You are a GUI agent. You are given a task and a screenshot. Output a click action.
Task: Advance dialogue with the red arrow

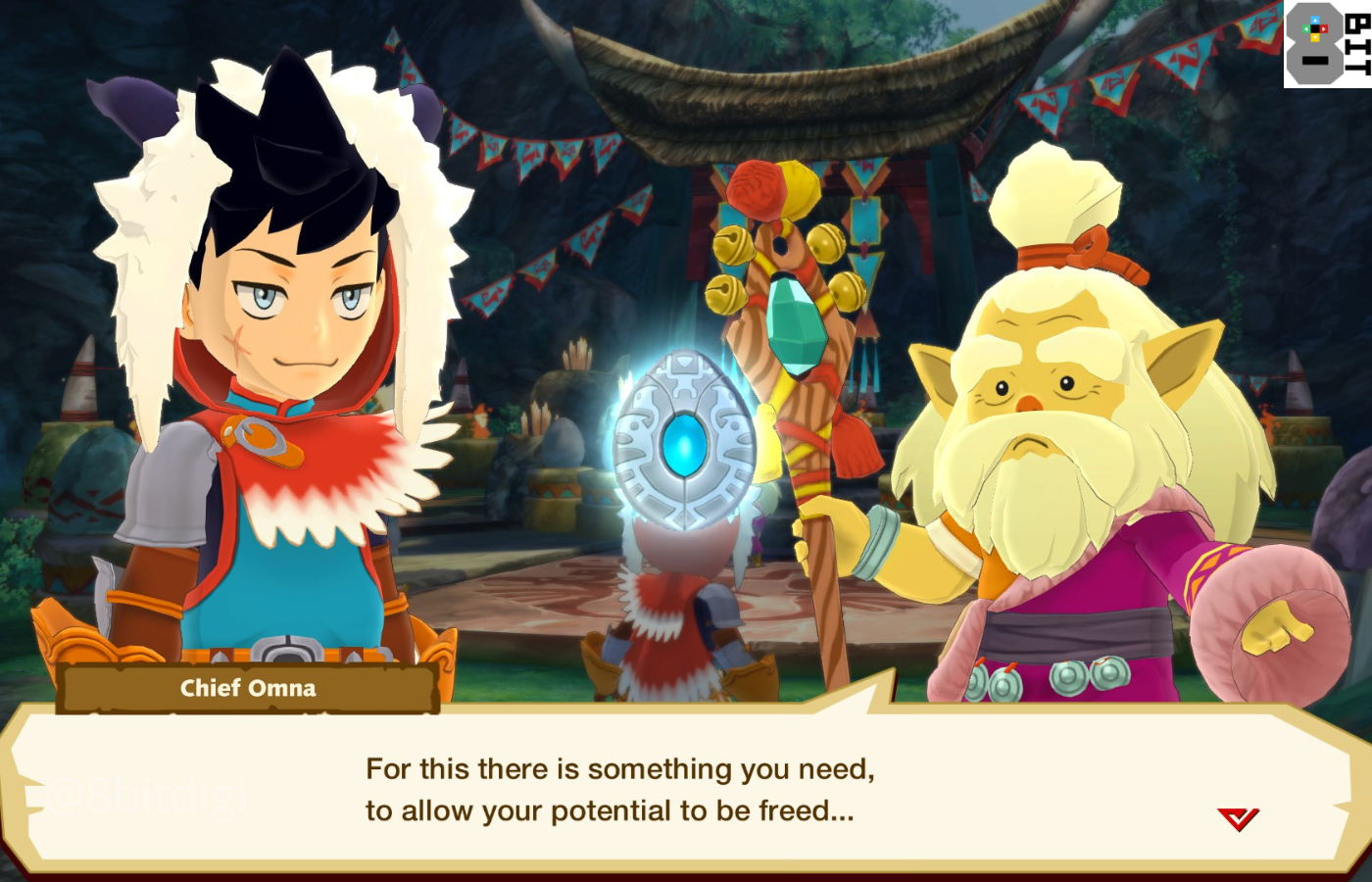click(1238, 818)
